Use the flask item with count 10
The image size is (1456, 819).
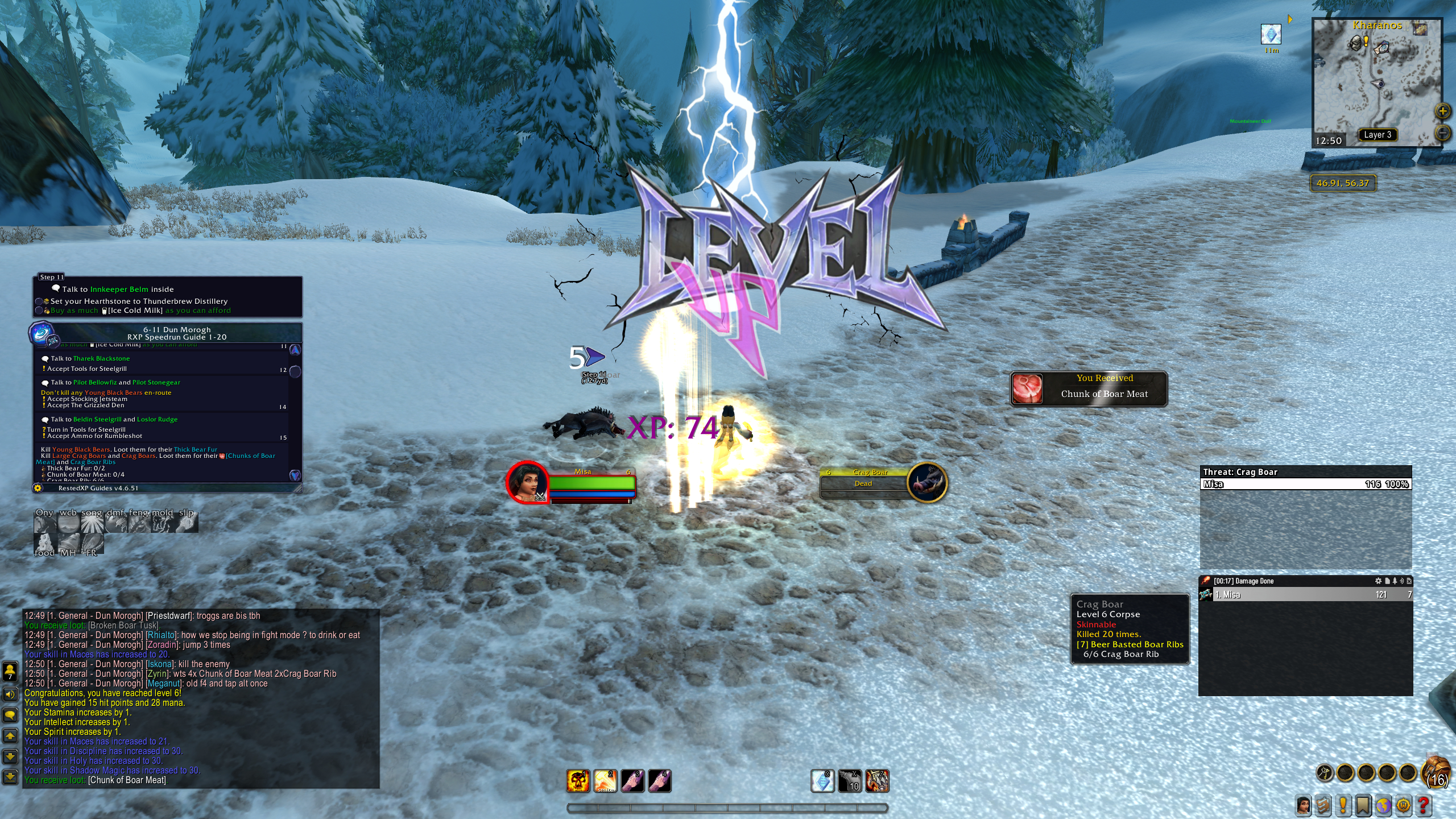(850, 781)
